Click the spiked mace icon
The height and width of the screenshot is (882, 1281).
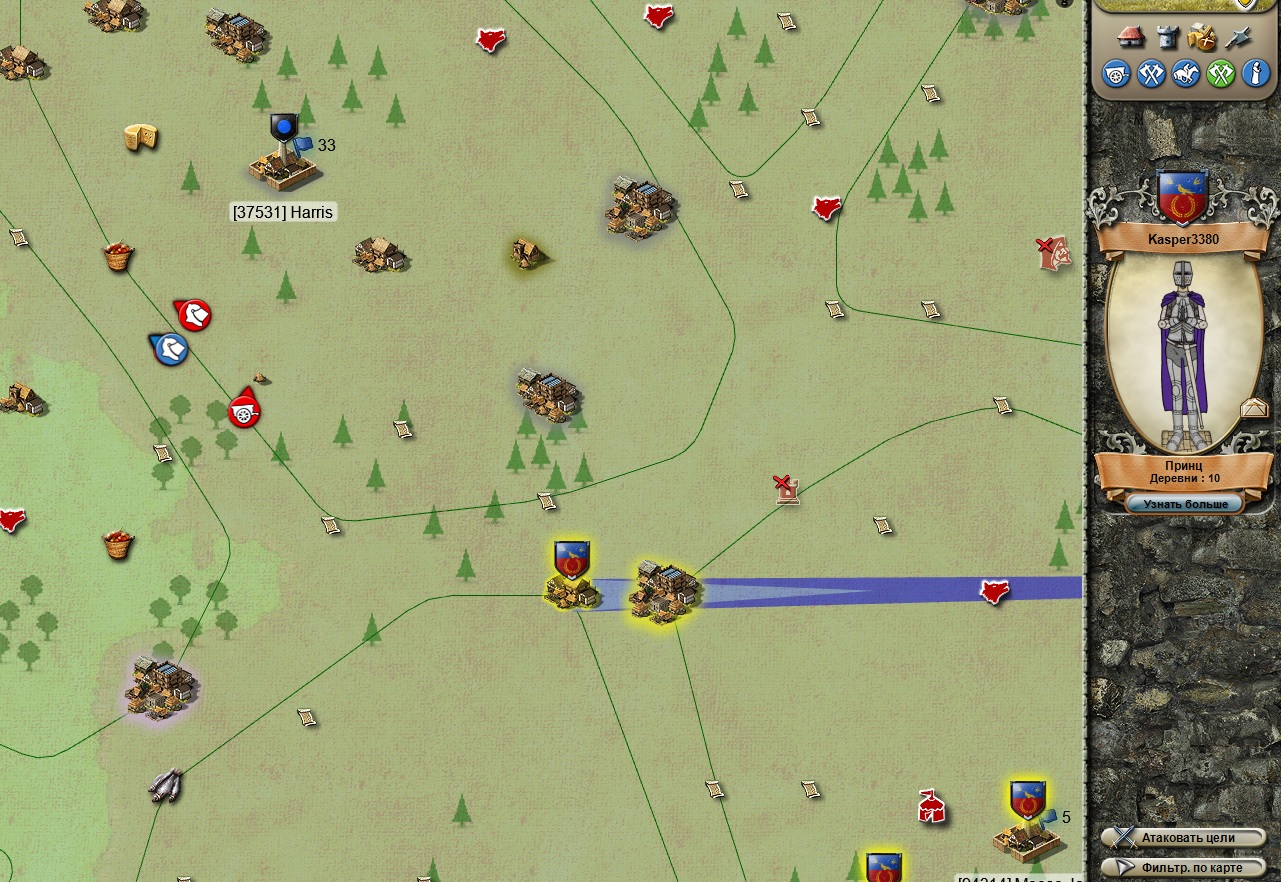point(1238,37)
